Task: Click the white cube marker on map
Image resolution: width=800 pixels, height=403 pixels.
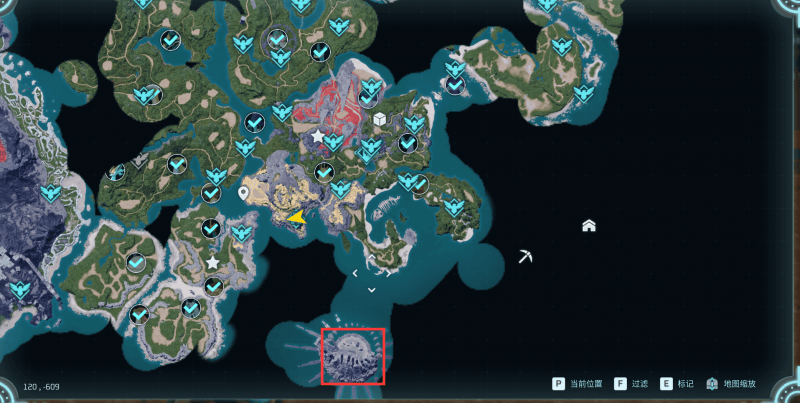Action: coord(380,120)
